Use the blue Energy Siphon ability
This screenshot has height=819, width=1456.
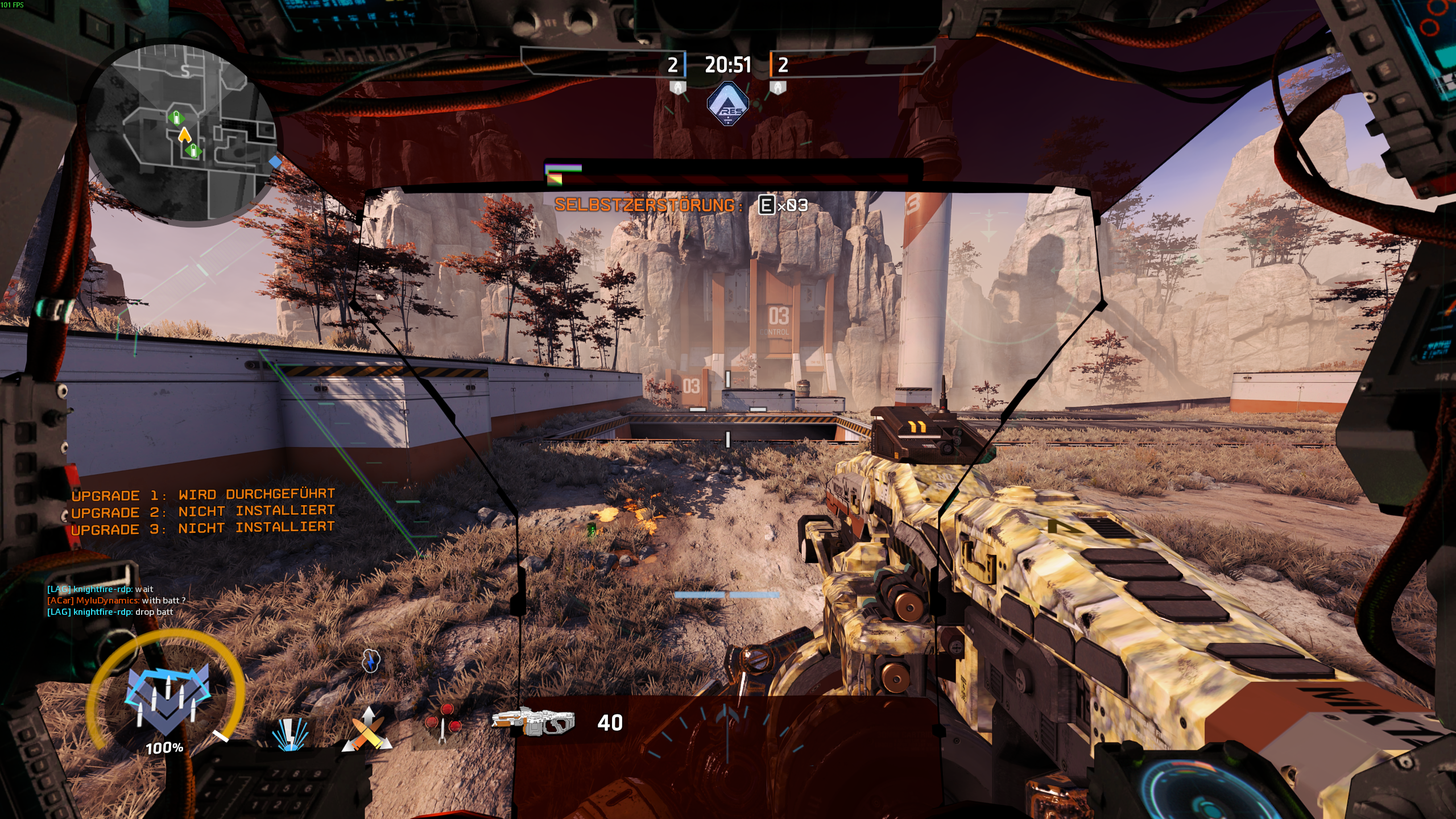290,733
